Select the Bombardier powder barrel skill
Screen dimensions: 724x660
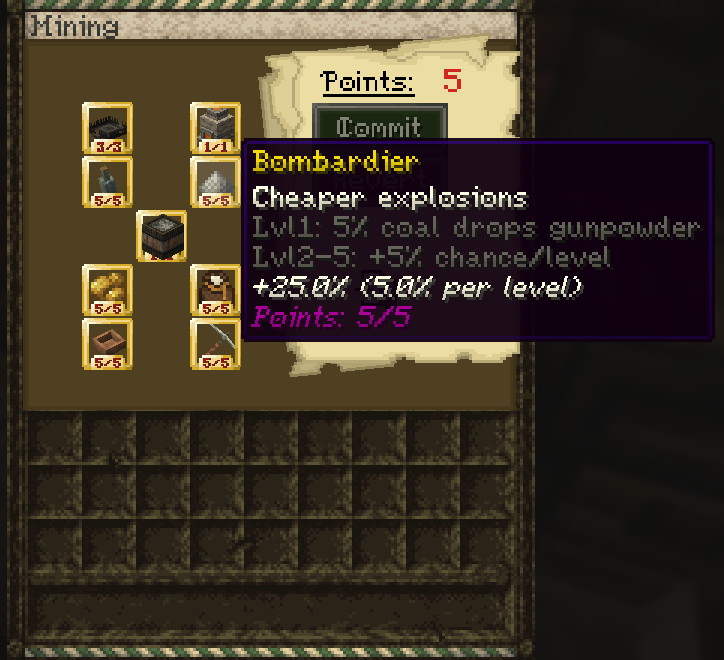coord(161,236)
